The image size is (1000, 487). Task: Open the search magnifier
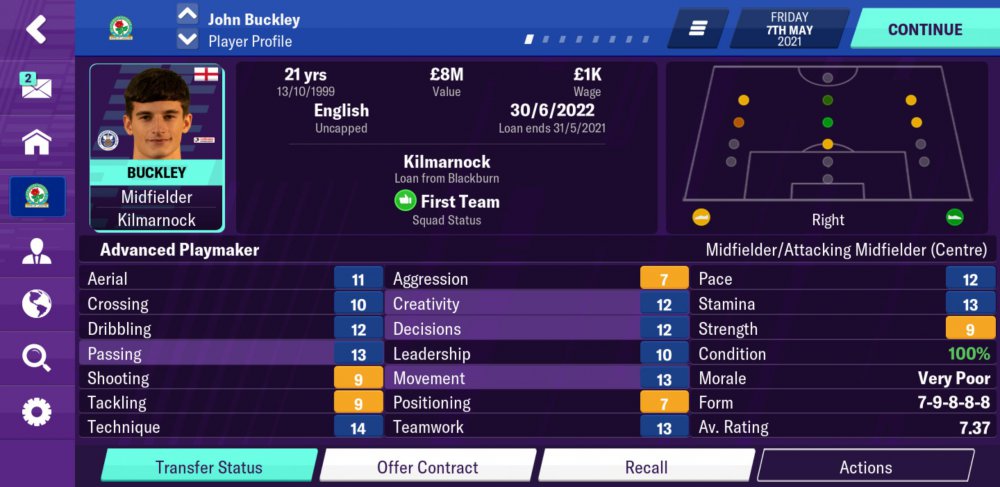(x=36, y=357)
